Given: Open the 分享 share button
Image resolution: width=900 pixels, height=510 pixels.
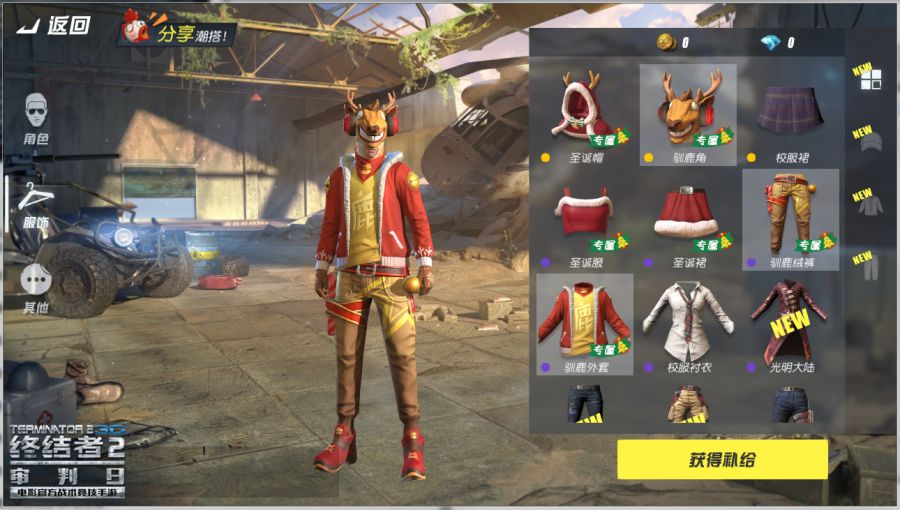Looking at the screenshot, I should [x=180, y=33].
